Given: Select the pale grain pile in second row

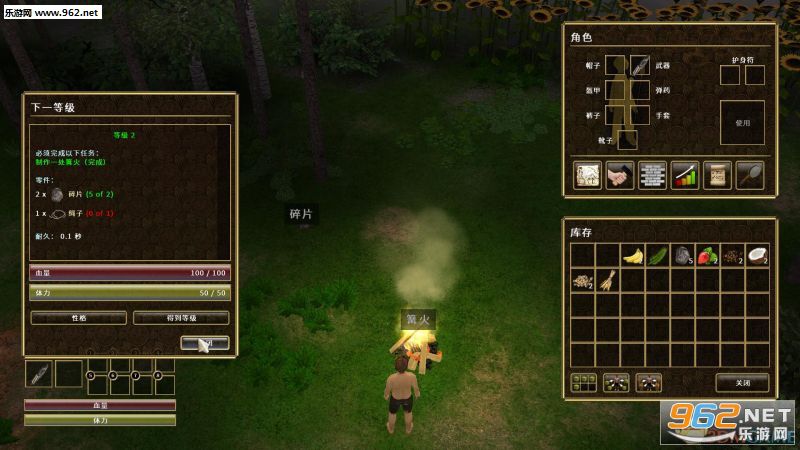Looking at the screenshot, I should (582, 281).
